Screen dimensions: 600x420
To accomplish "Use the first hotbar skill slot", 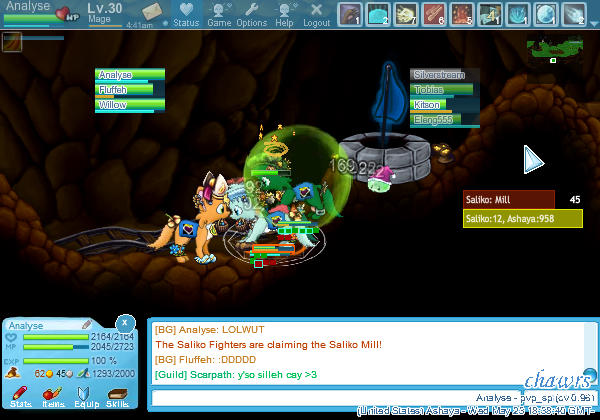I will [350, 14].
